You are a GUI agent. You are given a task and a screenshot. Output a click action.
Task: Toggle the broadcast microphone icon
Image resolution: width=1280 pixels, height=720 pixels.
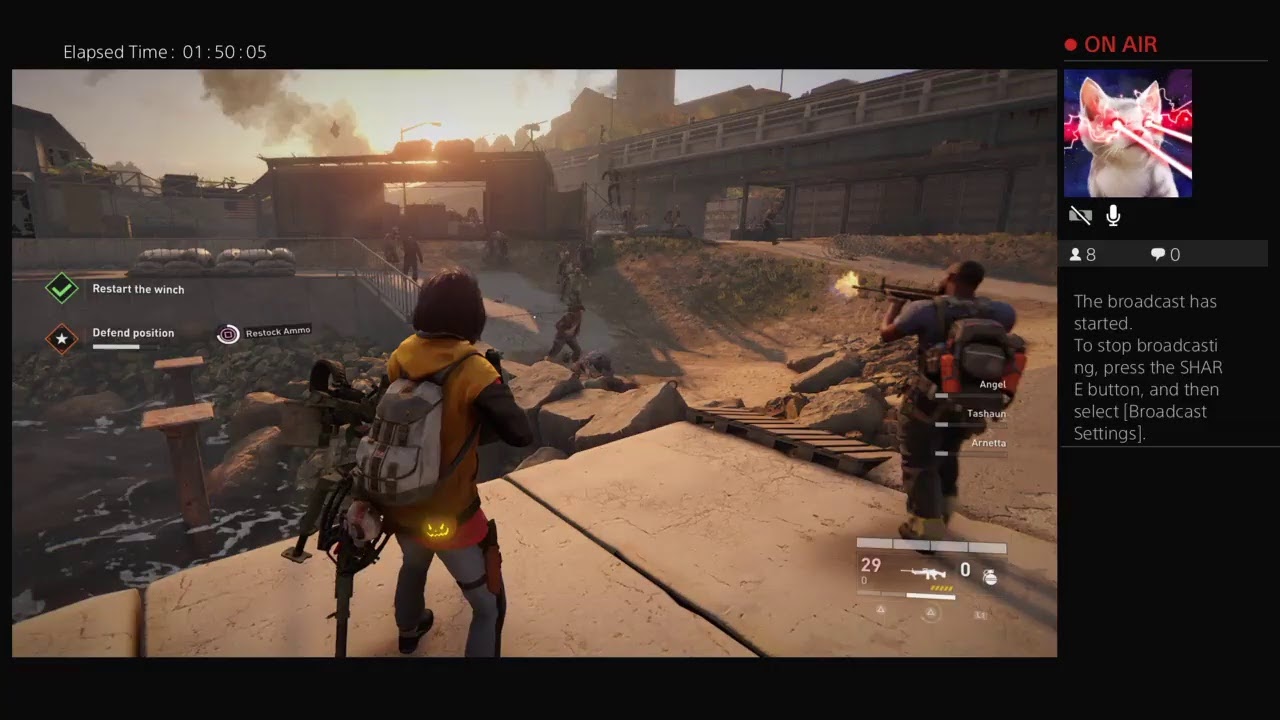(1113, 215)
